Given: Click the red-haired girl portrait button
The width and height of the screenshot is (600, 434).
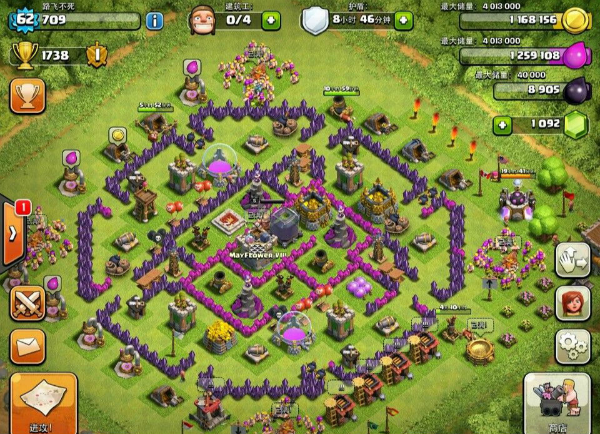Looking at the screenshot, I should pos(573,303).
